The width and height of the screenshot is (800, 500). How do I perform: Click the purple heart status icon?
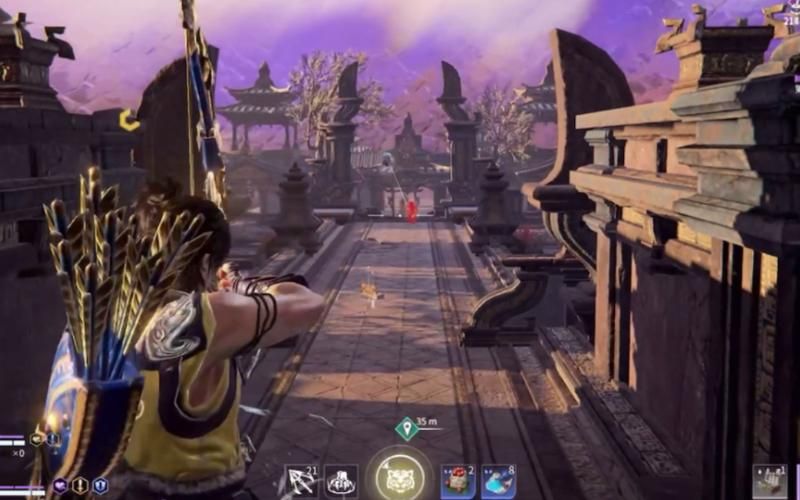(60, 485)
